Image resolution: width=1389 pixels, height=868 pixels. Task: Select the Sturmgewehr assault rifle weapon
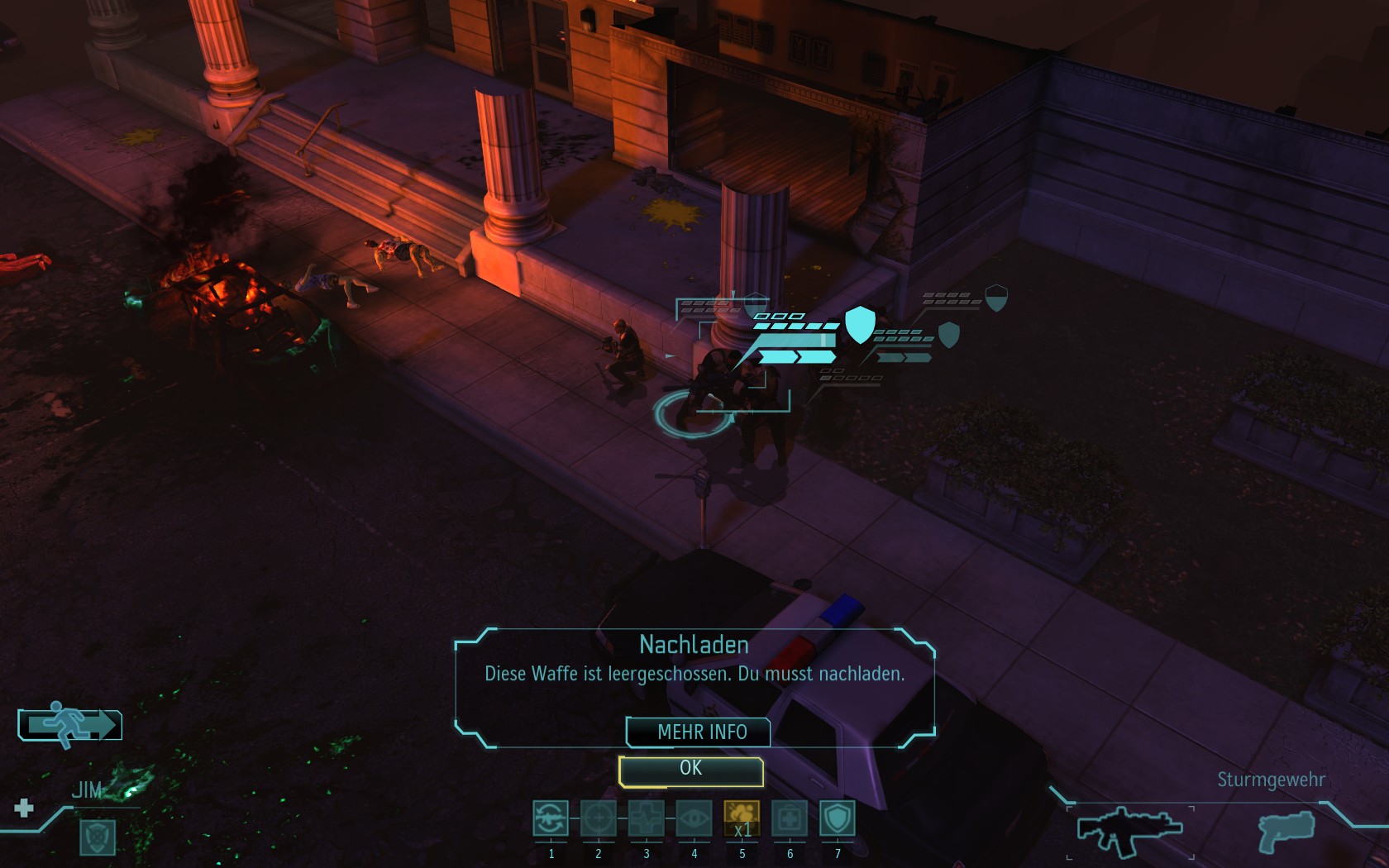(x=1129, y=829)
